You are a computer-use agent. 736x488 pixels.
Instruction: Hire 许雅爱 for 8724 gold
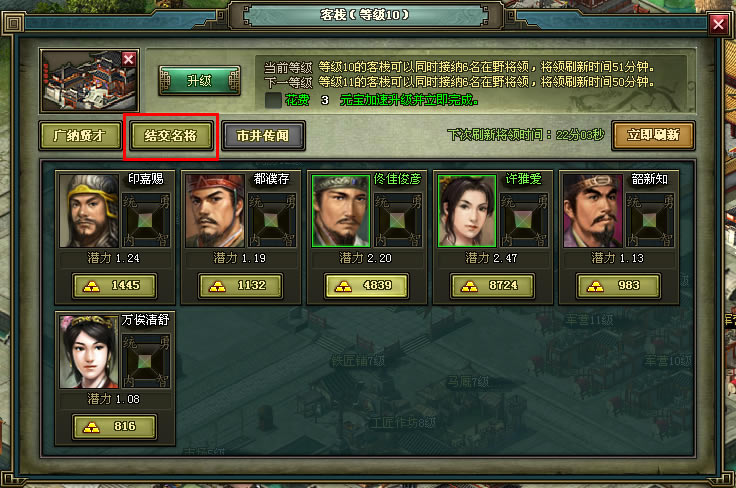492,286
